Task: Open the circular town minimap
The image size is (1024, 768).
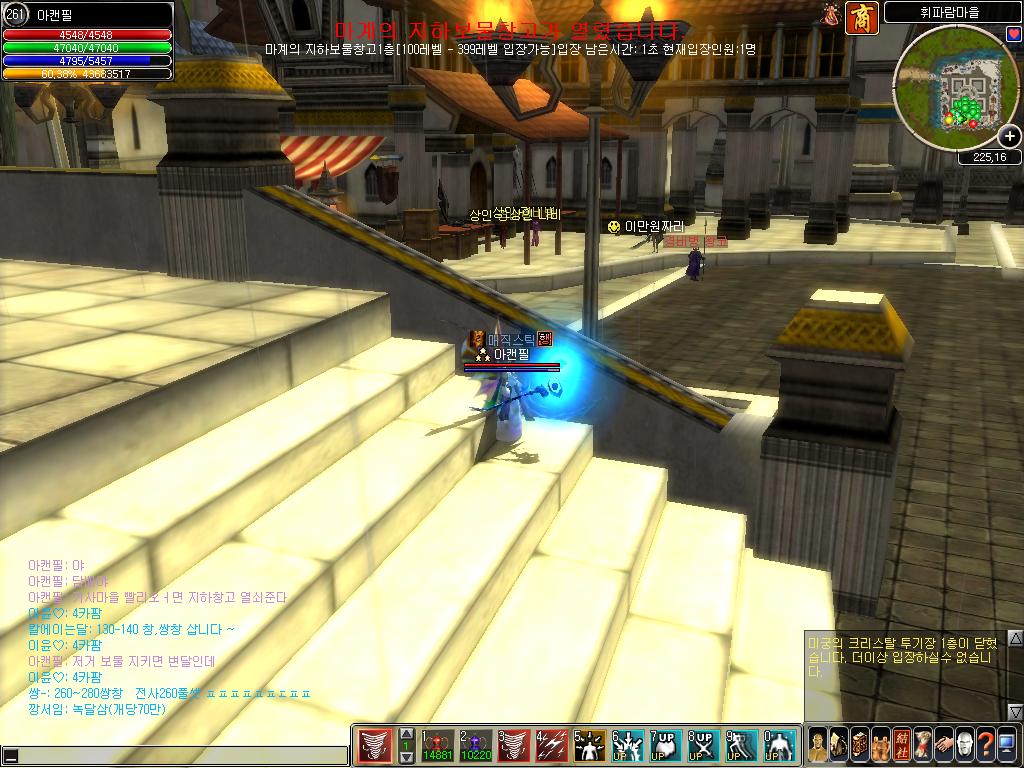Action: coord(955,88)
